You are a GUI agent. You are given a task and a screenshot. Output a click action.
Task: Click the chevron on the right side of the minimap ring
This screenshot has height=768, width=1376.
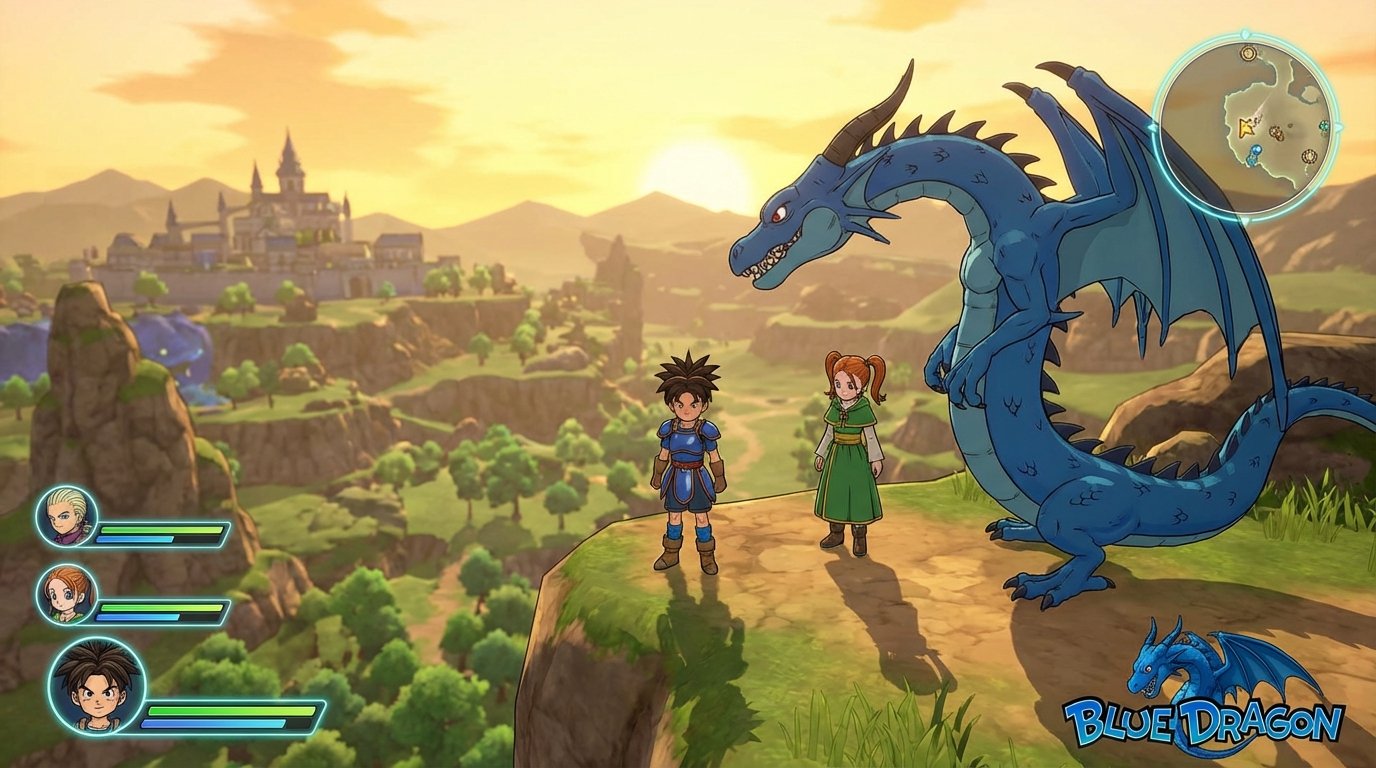click(x=1339, y=126)
